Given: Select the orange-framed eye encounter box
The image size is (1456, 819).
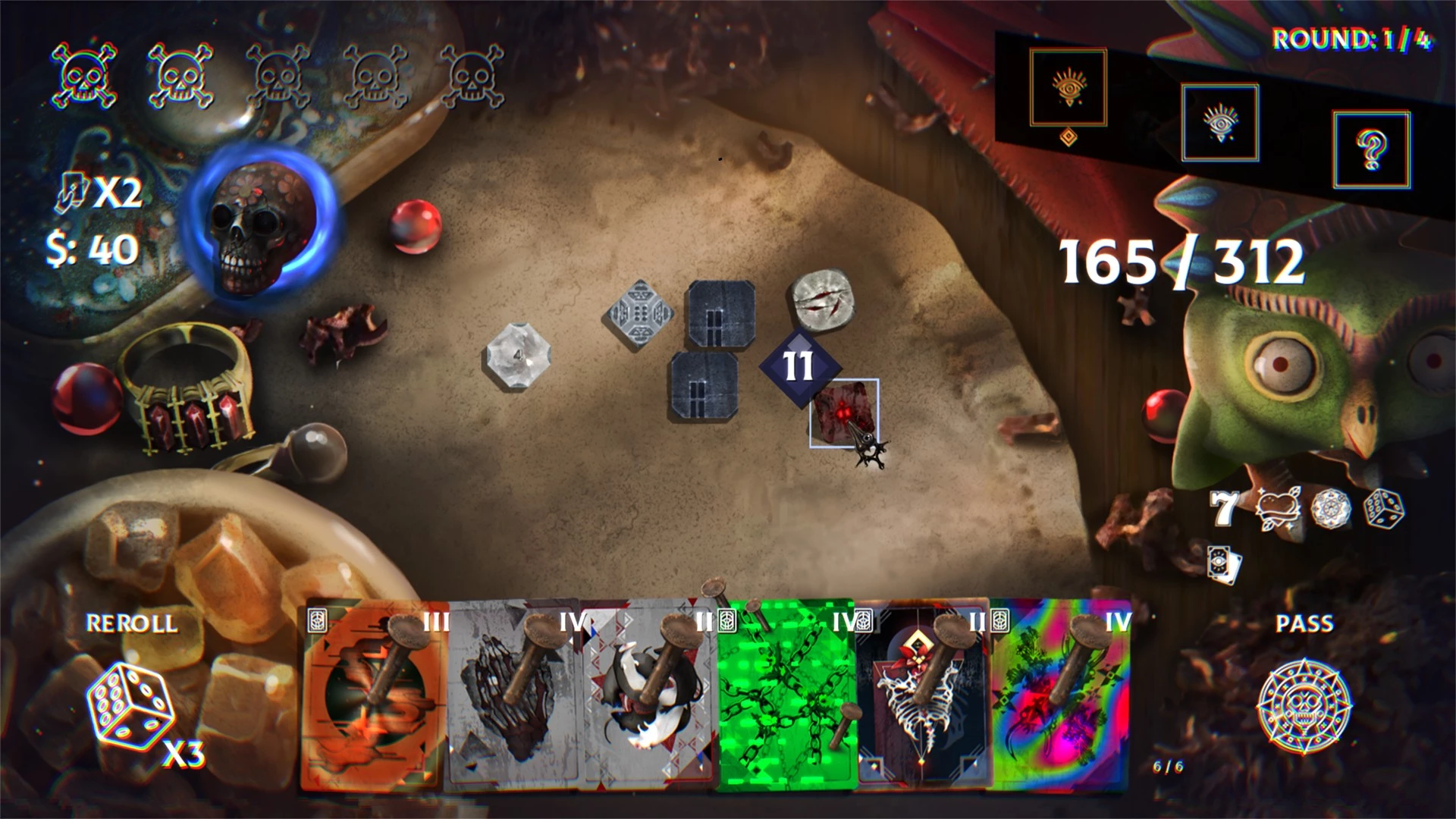Looking at the screenshot, I should click(x=1068, y=88).
